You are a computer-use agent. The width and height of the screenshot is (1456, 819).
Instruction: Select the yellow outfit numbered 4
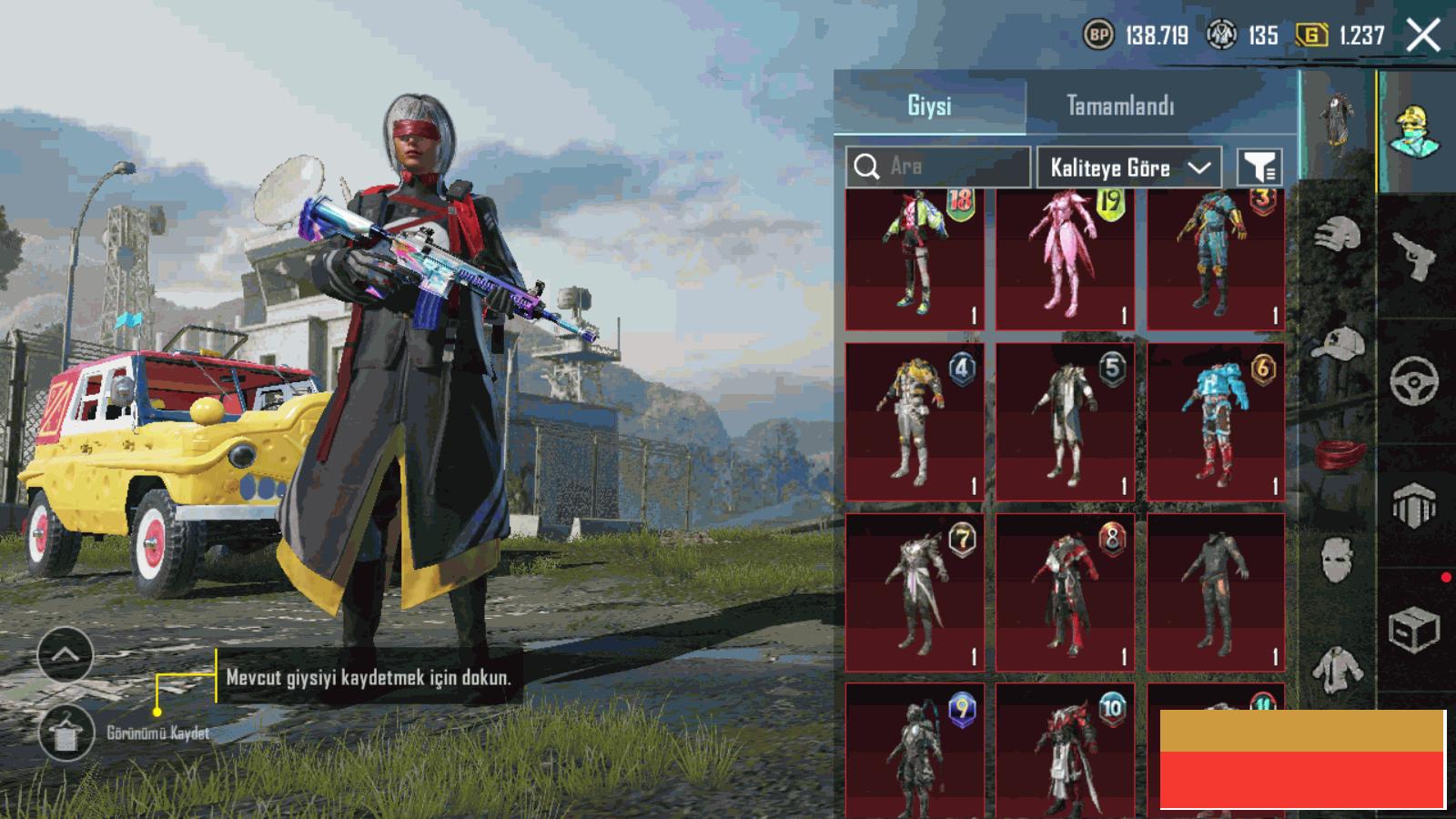tap(915, 422)
